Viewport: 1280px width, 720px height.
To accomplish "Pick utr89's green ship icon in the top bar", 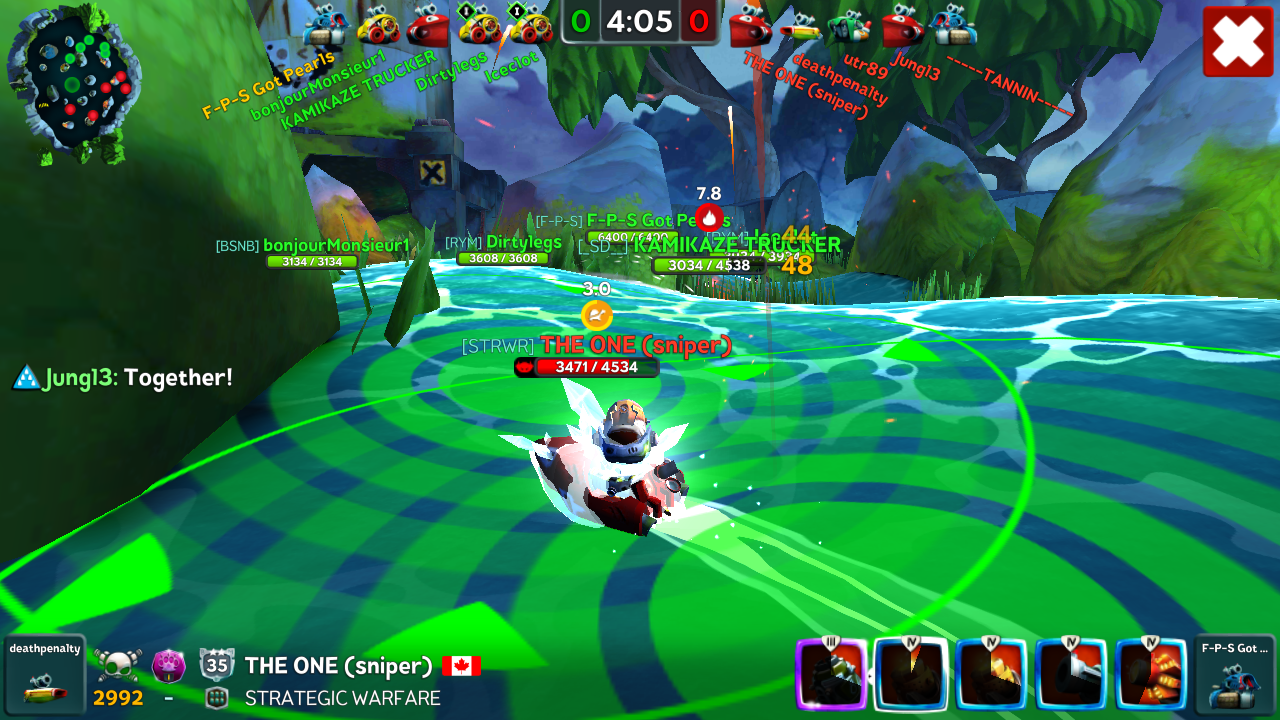I will pos(850,27).
